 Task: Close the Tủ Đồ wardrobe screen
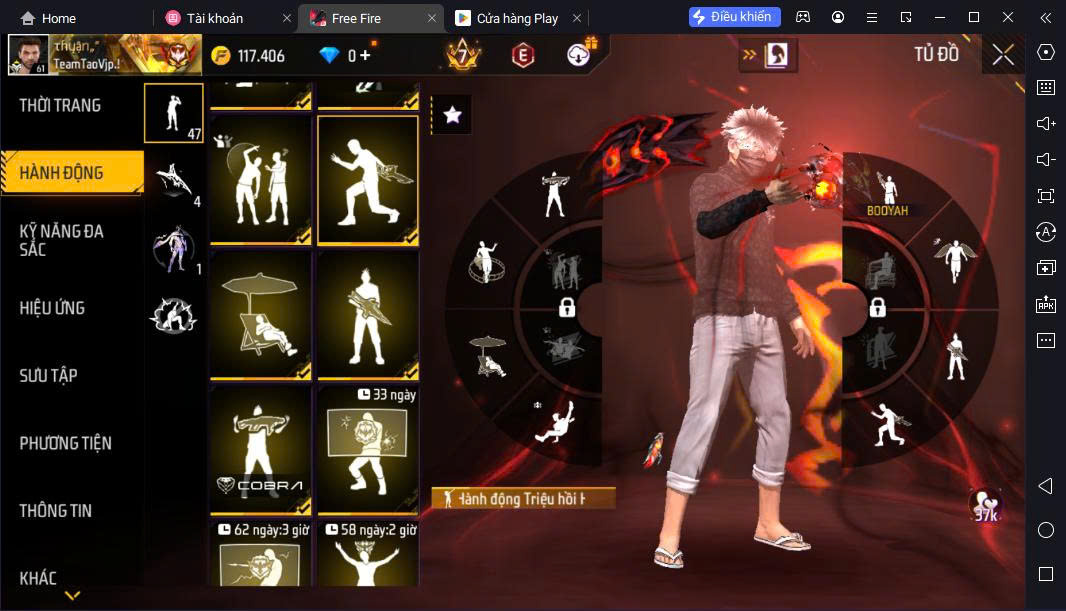[1002, 55]
